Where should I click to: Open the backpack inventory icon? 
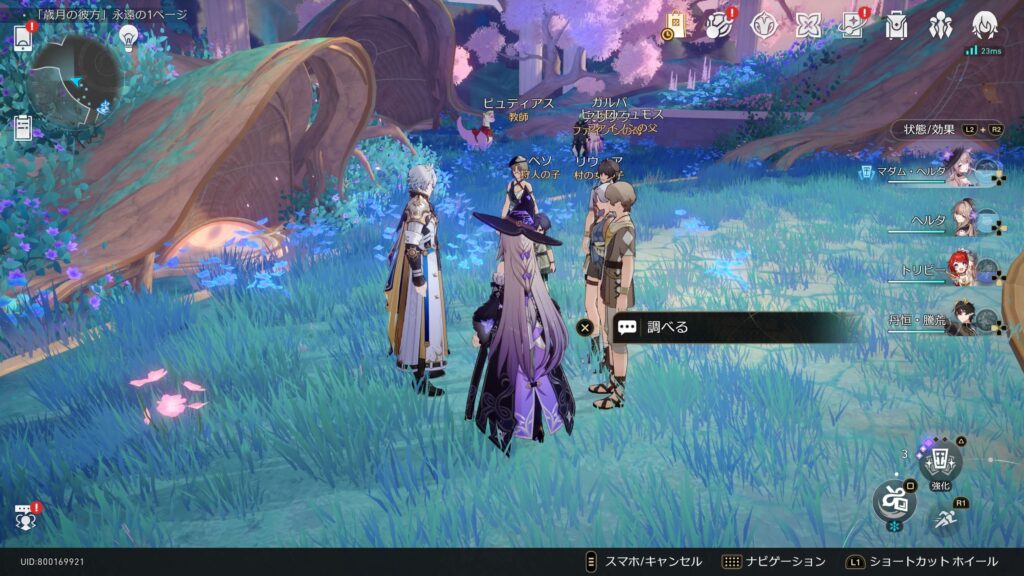896,26
